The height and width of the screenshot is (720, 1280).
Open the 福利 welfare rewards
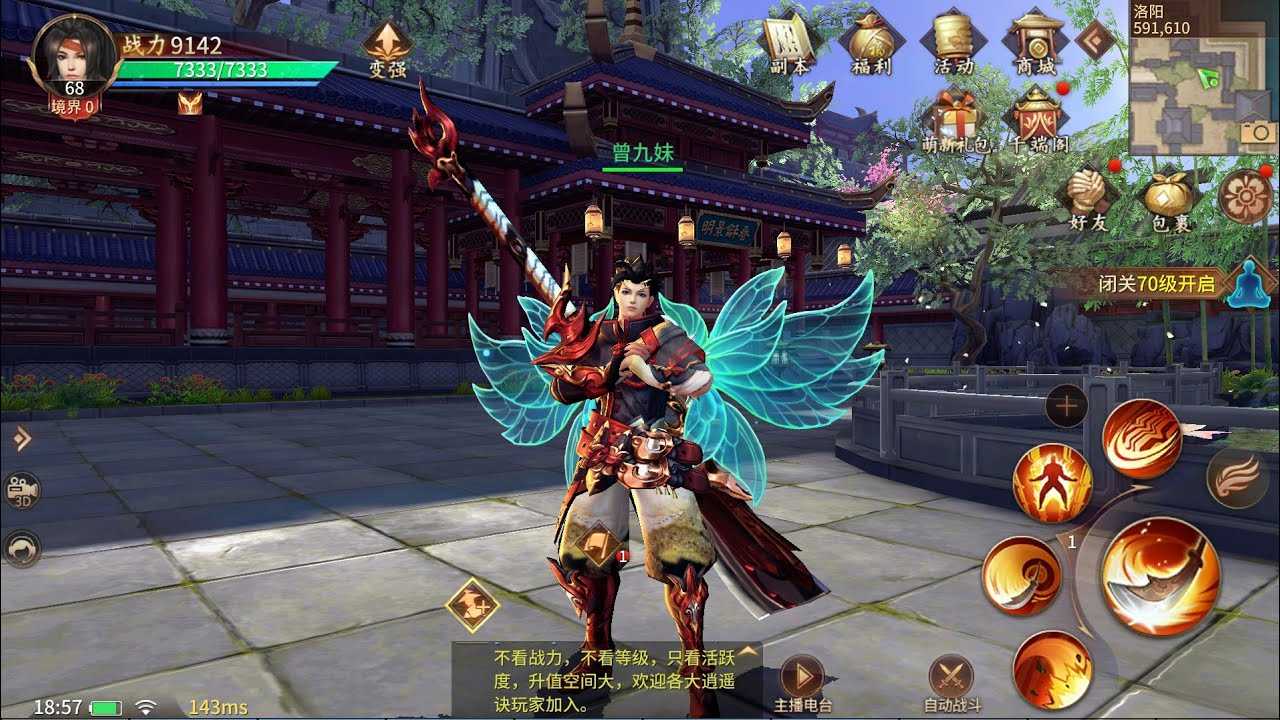[870, 44]
